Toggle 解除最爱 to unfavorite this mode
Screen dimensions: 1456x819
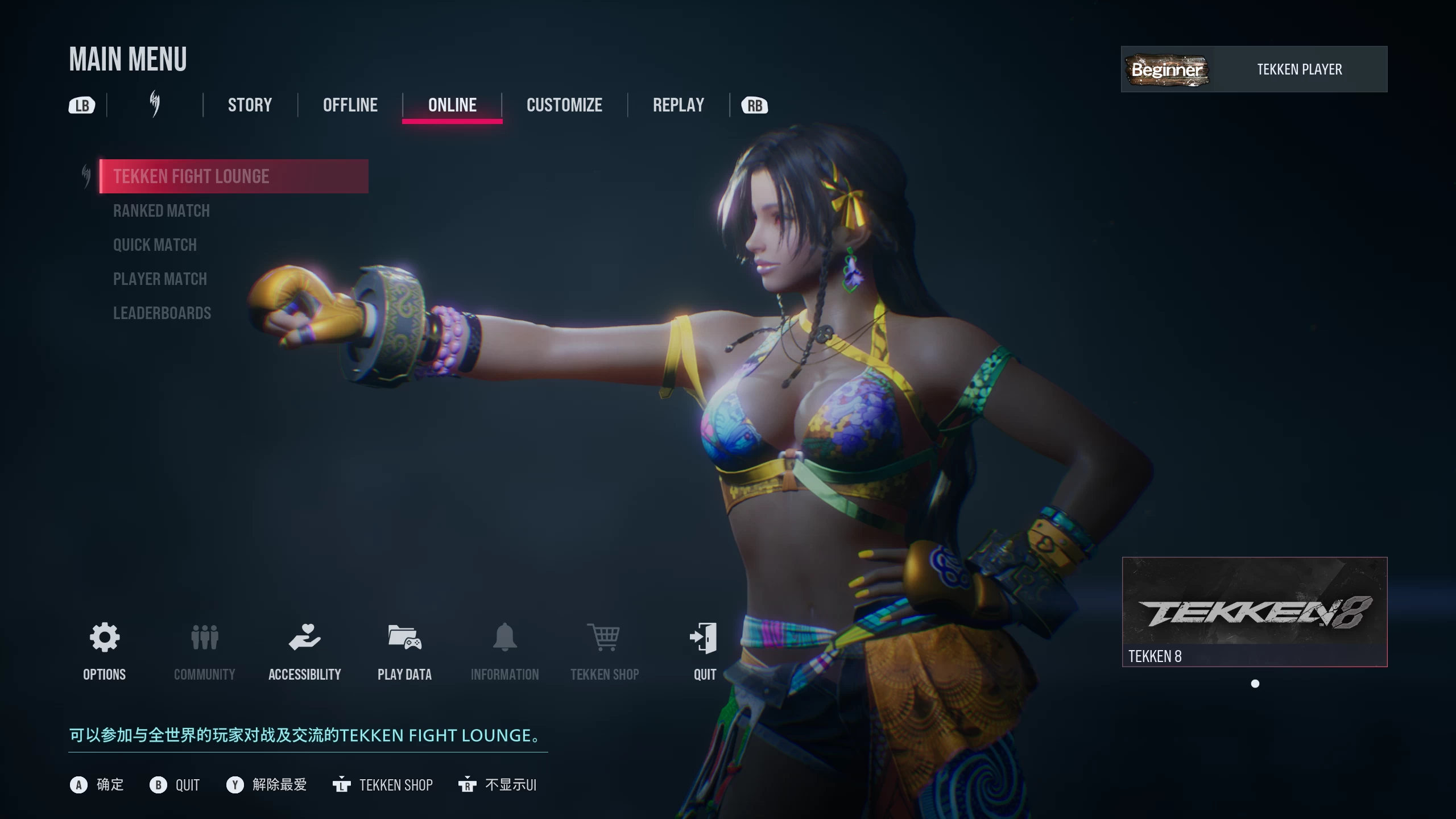click(267, 785)
